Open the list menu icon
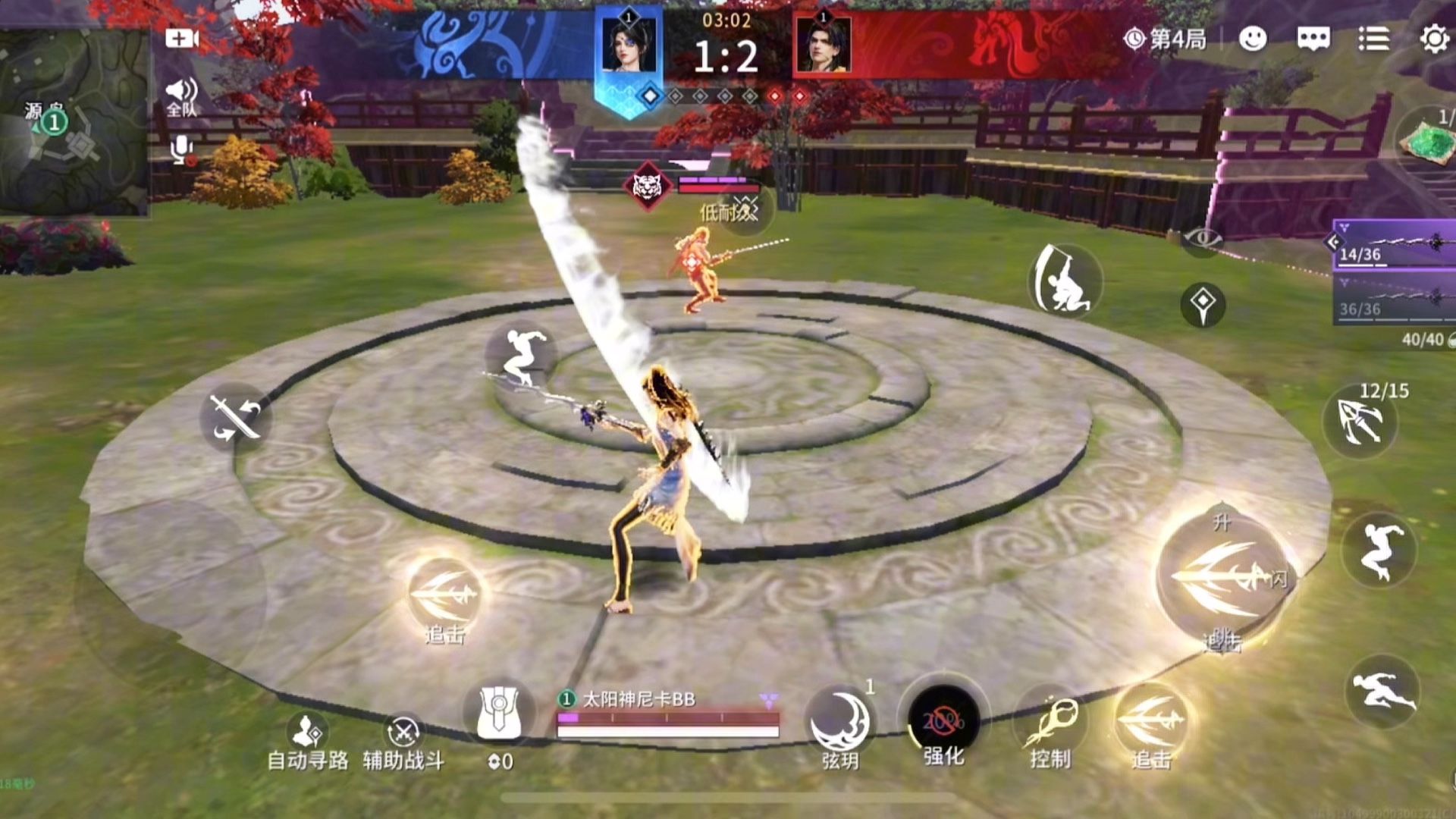The height and width of the screenshot is (819, 1456). tap(1373, 39)
